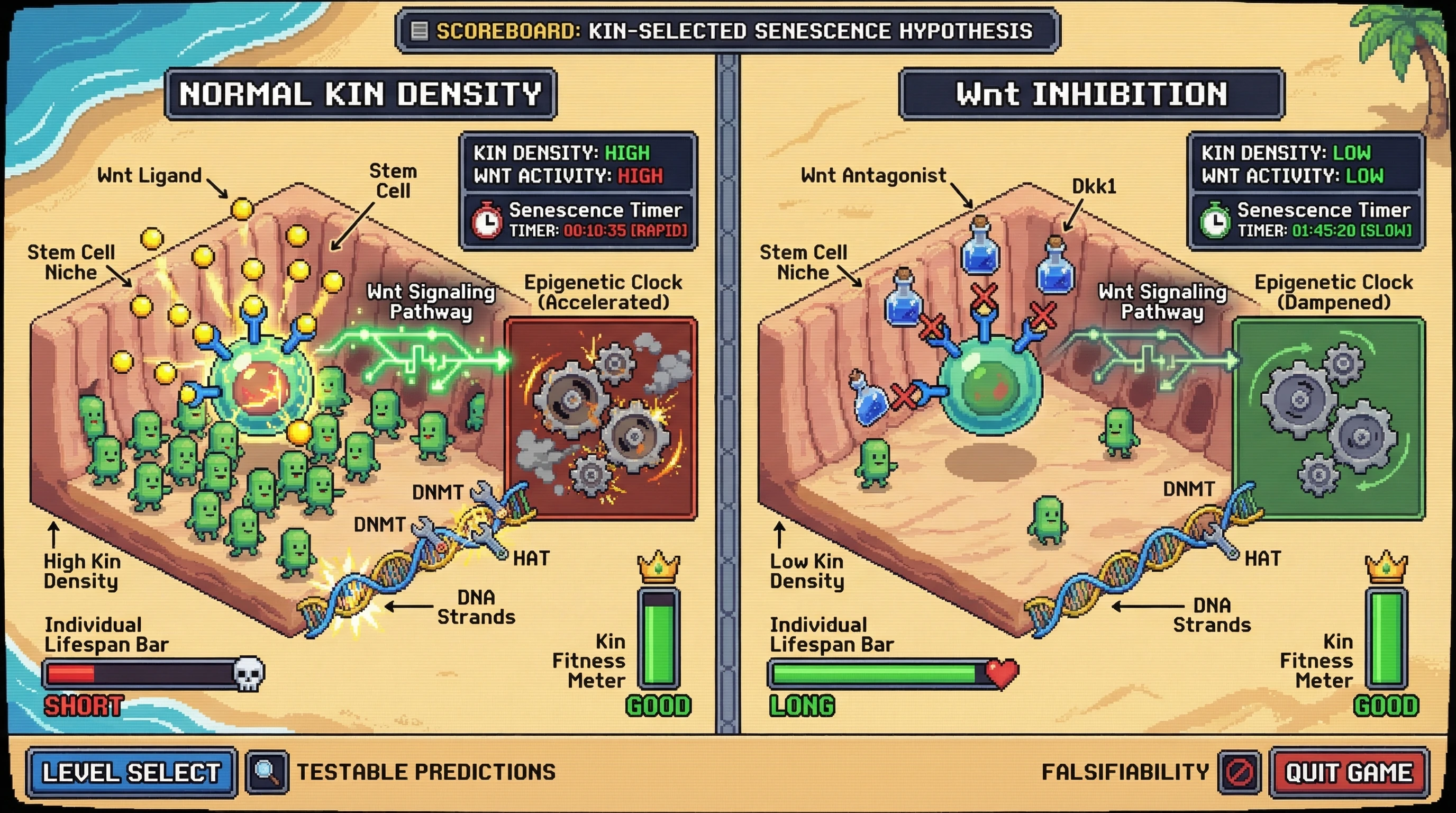
Task: Click the green Senescence Timer stopwatch icon
Action: (x=1216, y=221)
